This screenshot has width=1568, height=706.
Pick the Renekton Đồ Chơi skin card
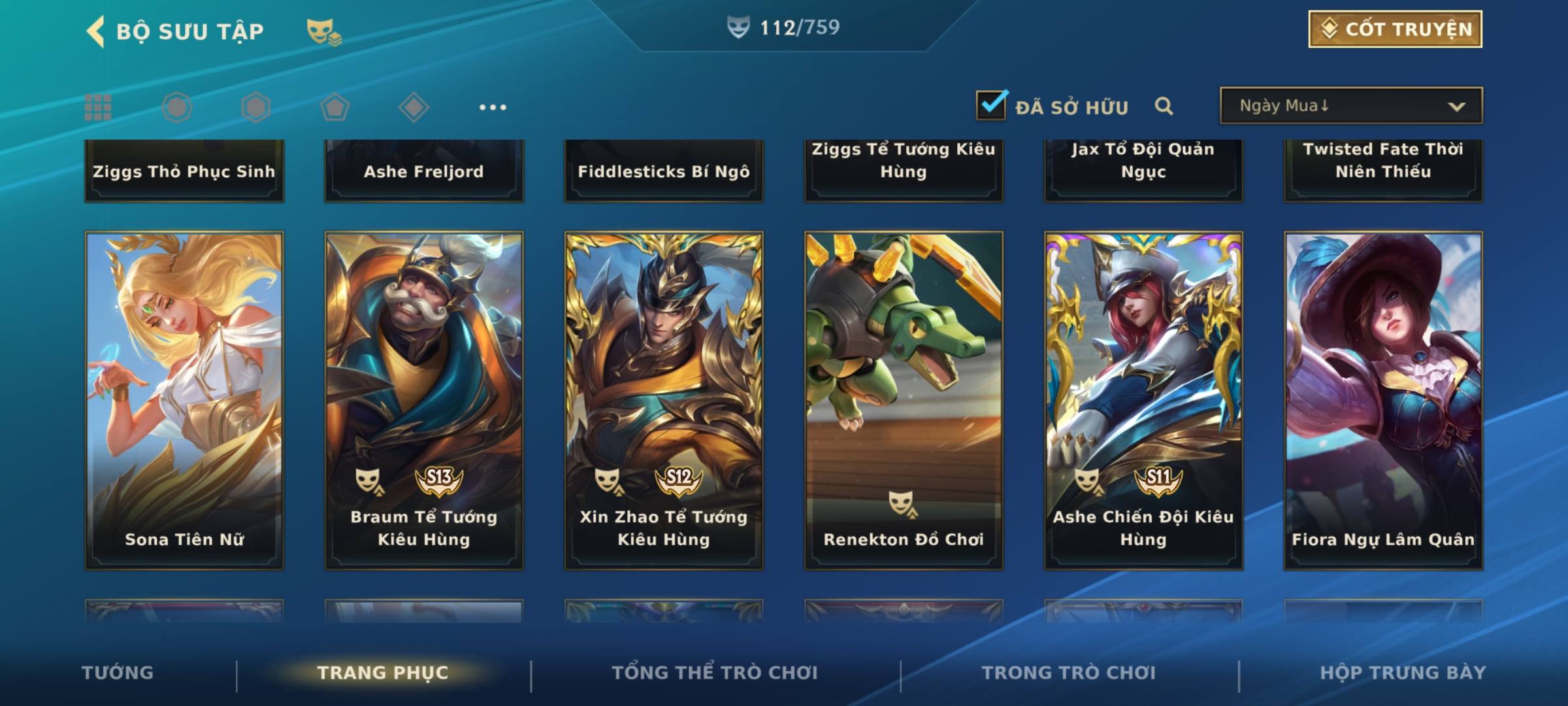(x=904, y=400)
